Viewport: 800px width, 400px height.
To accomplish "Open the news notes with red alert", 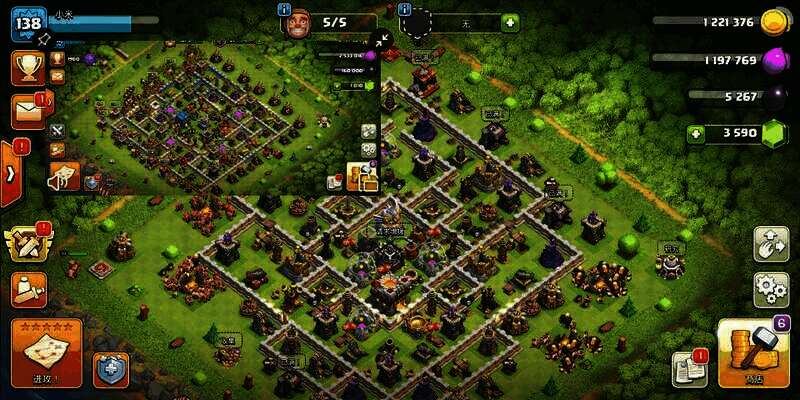I will [689, 369].
